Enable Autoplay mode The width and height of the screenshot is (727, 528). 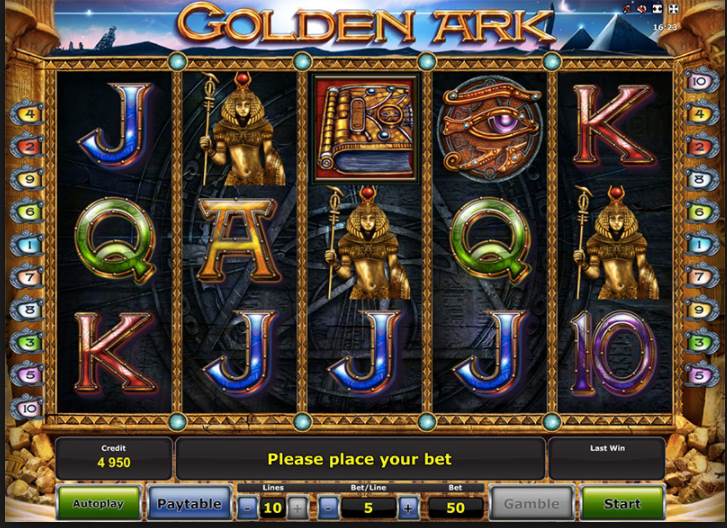point(99,503)
